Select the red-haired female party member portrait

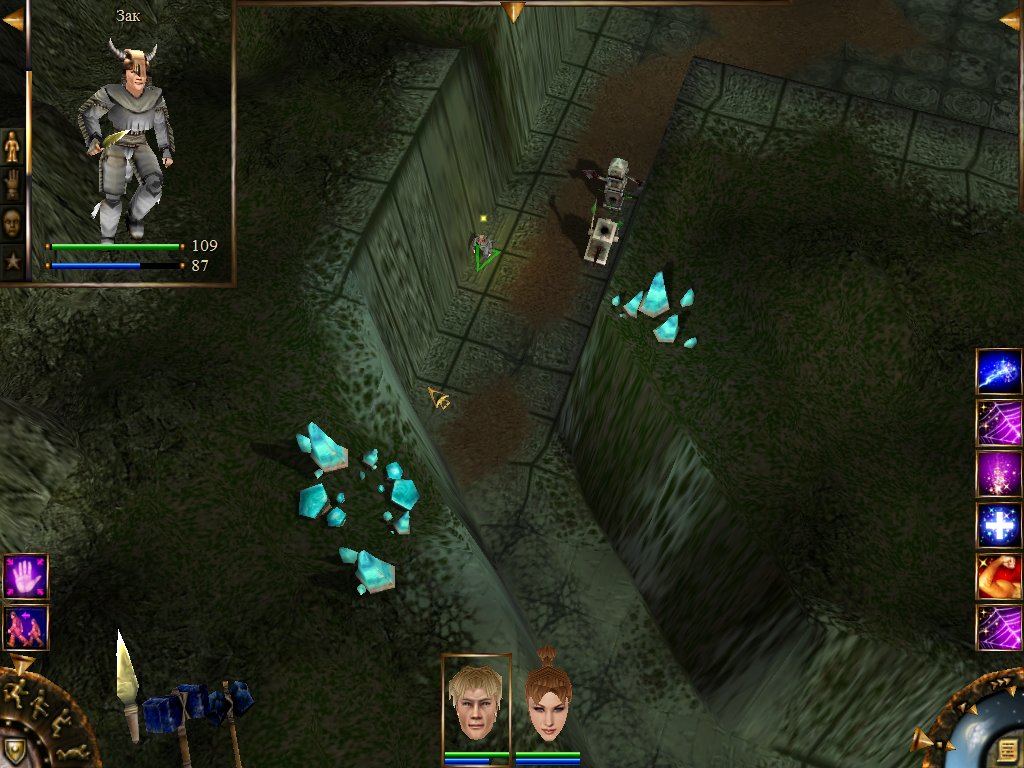(x=548, y=705)
